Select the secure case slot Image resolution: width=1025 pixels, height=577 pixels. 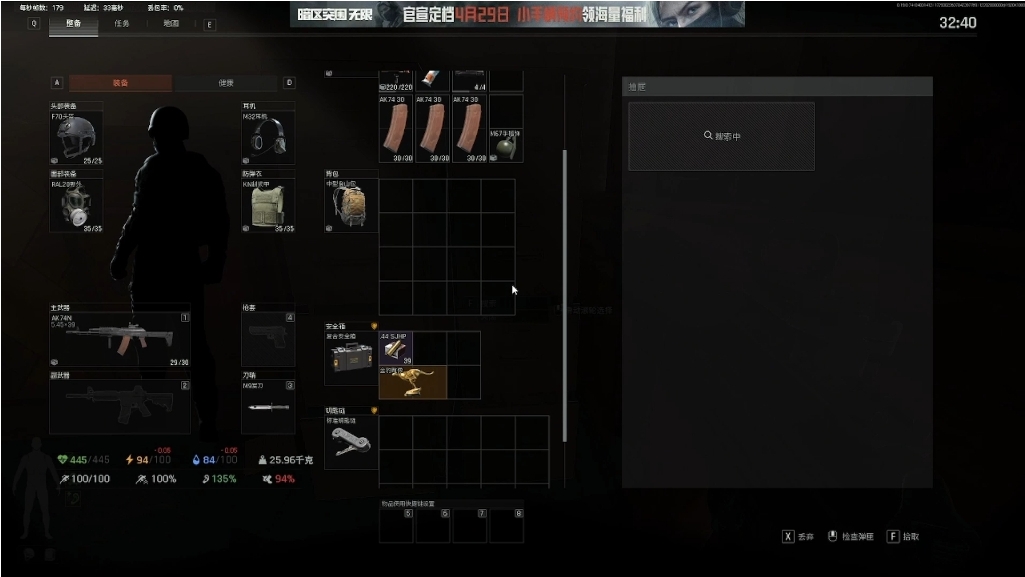[x=350, y=359]
